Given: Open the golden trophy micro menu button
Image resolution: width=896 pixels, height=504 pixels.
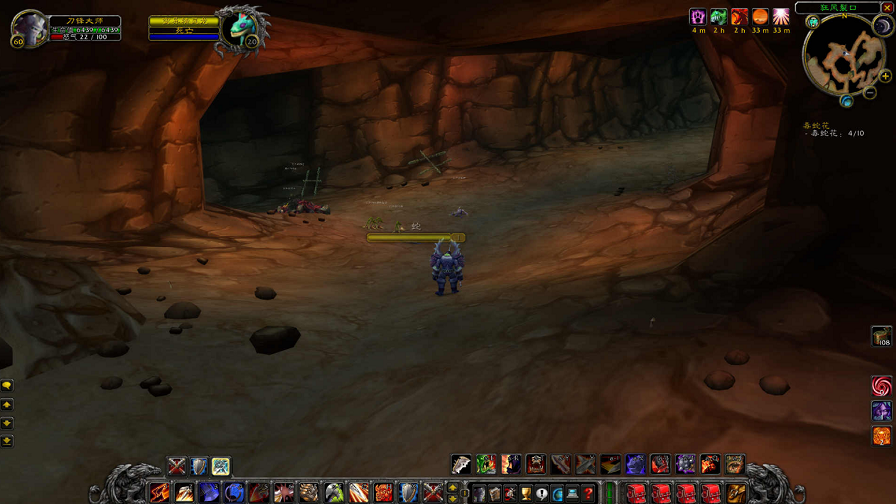Looking at the screenshot, I should pos(526,493).
